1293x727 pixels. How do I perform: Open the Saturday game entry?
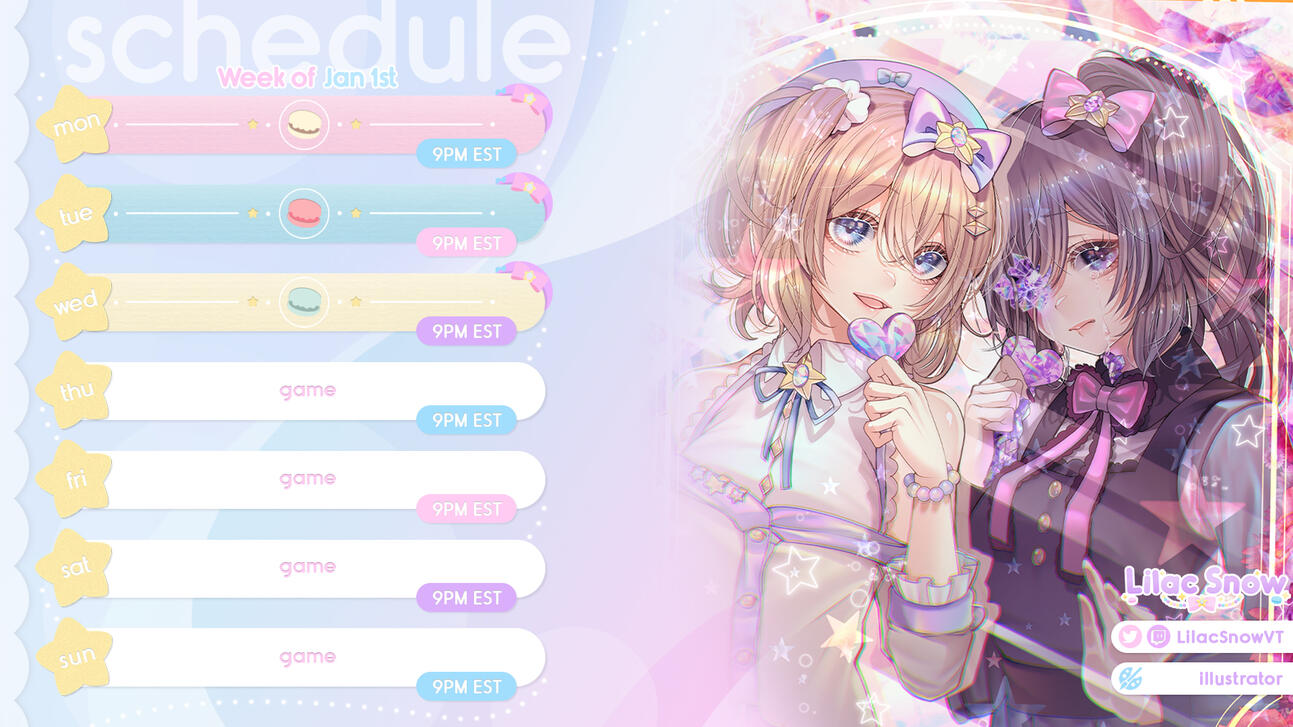click(x=307, y=567)
